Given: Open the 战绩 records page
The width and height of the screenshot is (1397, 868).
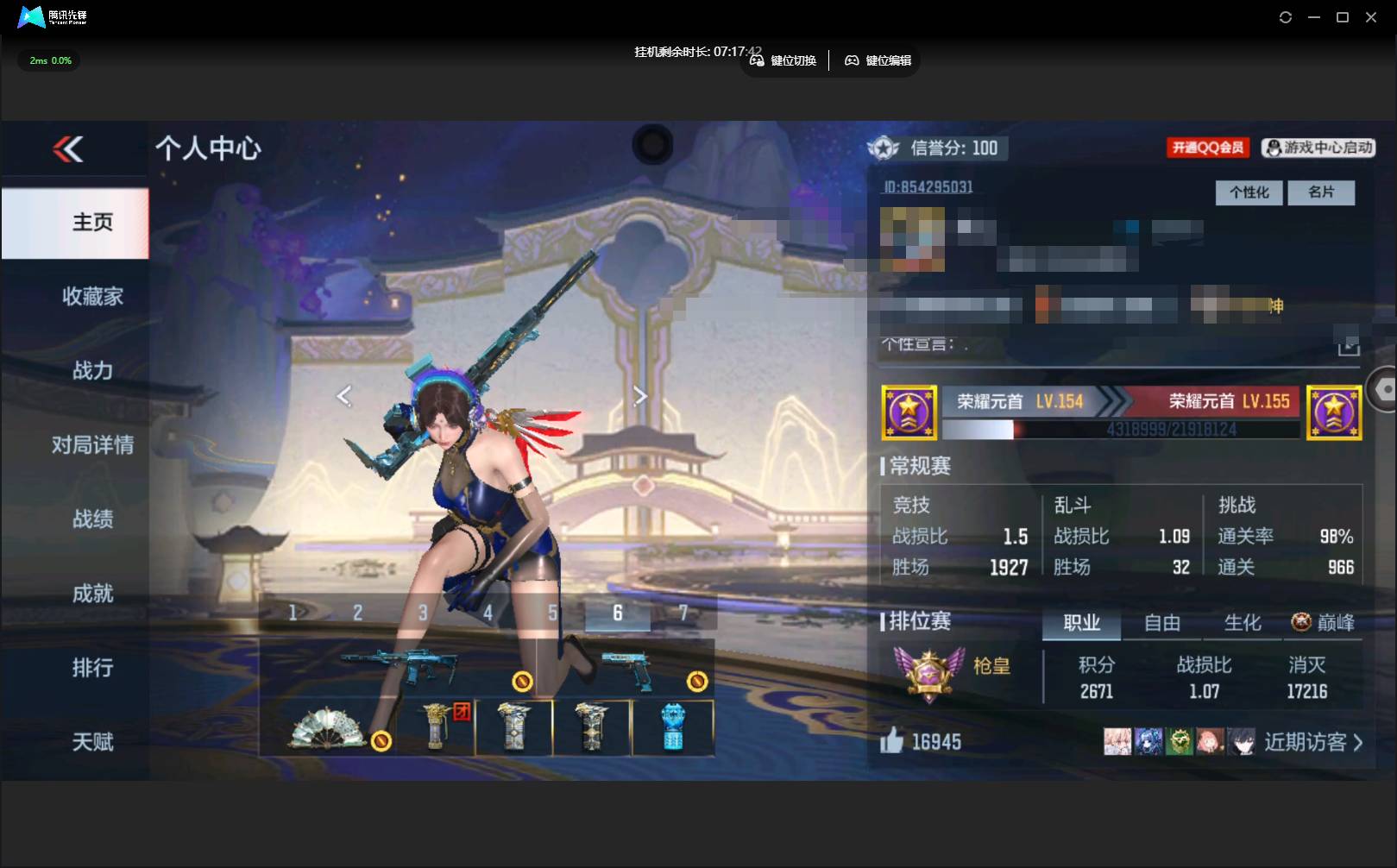Looking at the screenshot, I should tap(92, 519).
